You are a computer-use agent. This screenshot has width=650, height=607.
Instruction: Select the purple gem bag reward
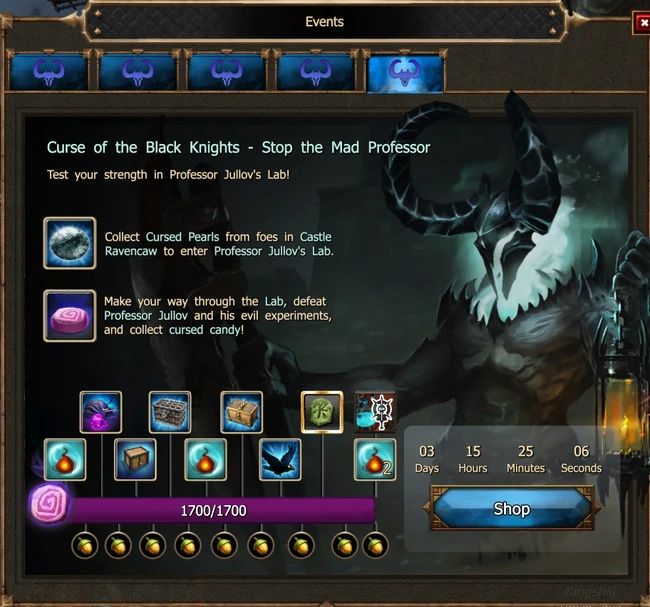(x=101, y=412)
